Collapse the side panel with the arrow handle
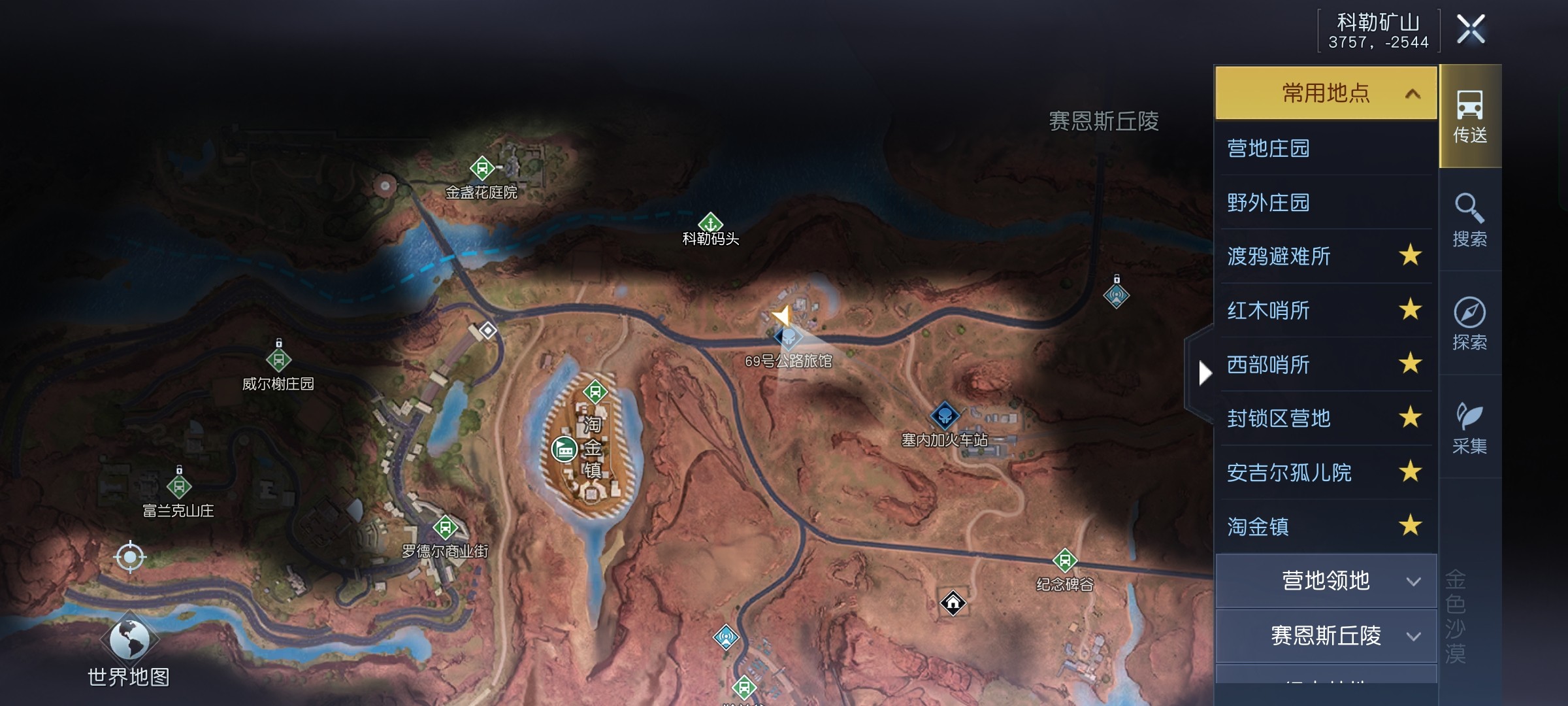Viewport: 1568px width, 706px height. click(1205, 373)
